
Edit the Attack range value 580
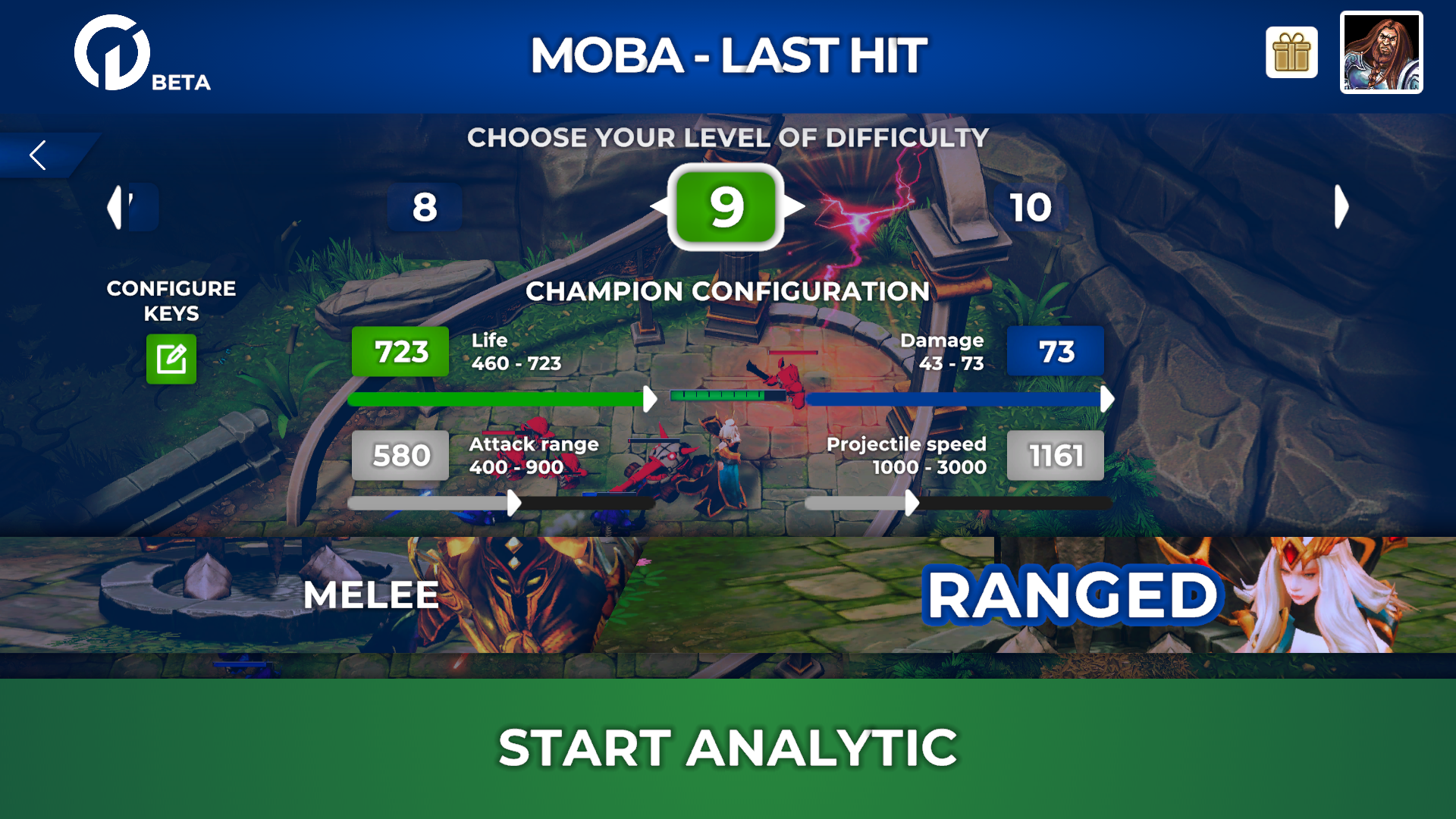click(400, 456)
